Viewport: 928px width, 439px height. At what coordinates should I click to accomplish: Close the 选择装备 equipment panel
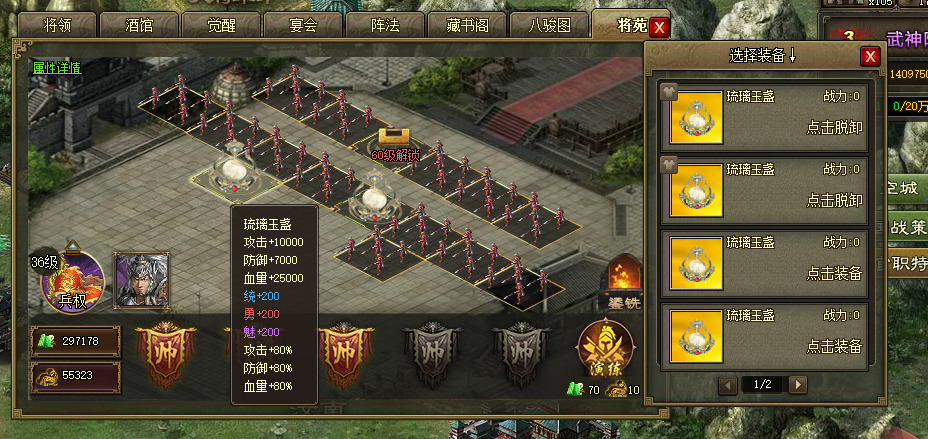[x=870, y=57]
